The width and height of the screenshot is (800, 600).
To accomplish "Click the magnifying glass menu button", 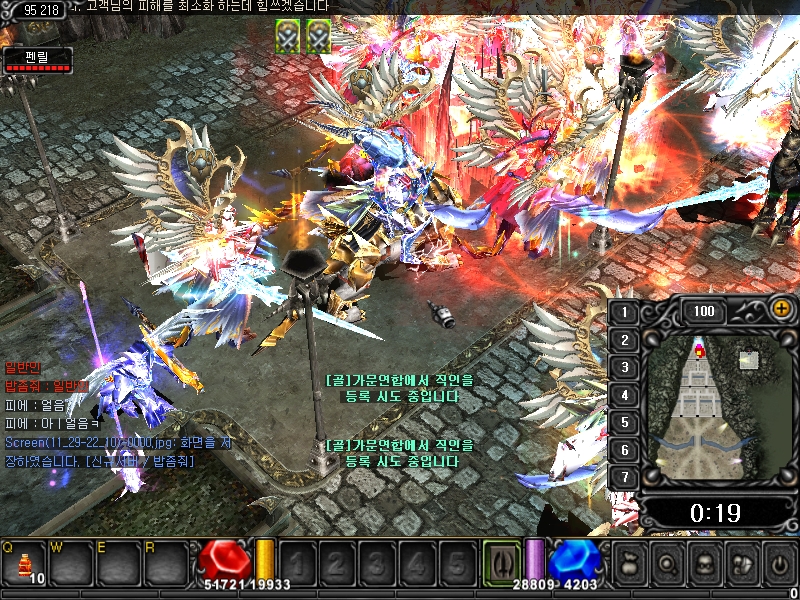I will (667, 563).
